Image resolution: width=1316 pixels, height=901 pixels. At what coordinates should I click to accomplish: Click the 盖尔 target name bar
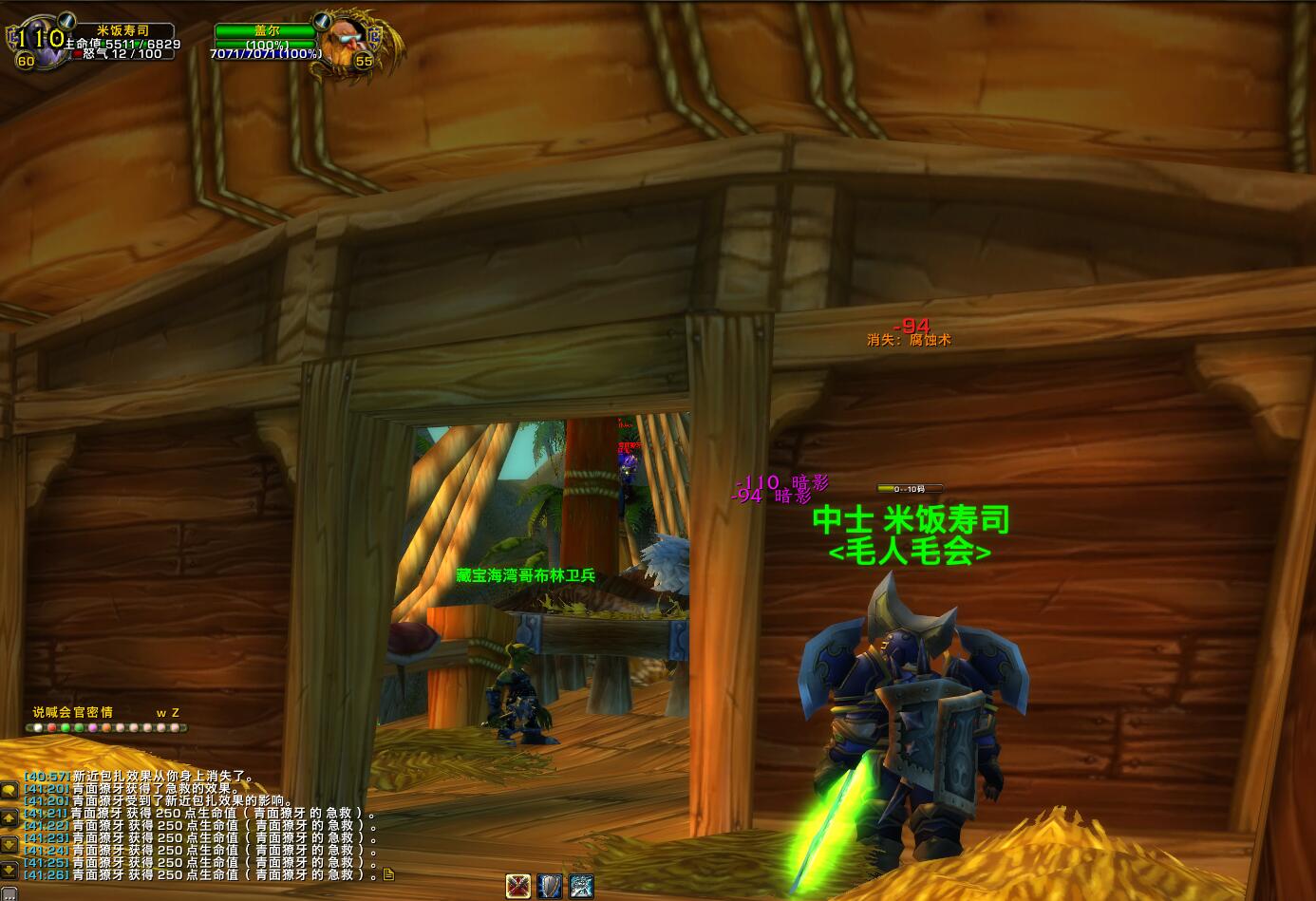tap(265, 30)
